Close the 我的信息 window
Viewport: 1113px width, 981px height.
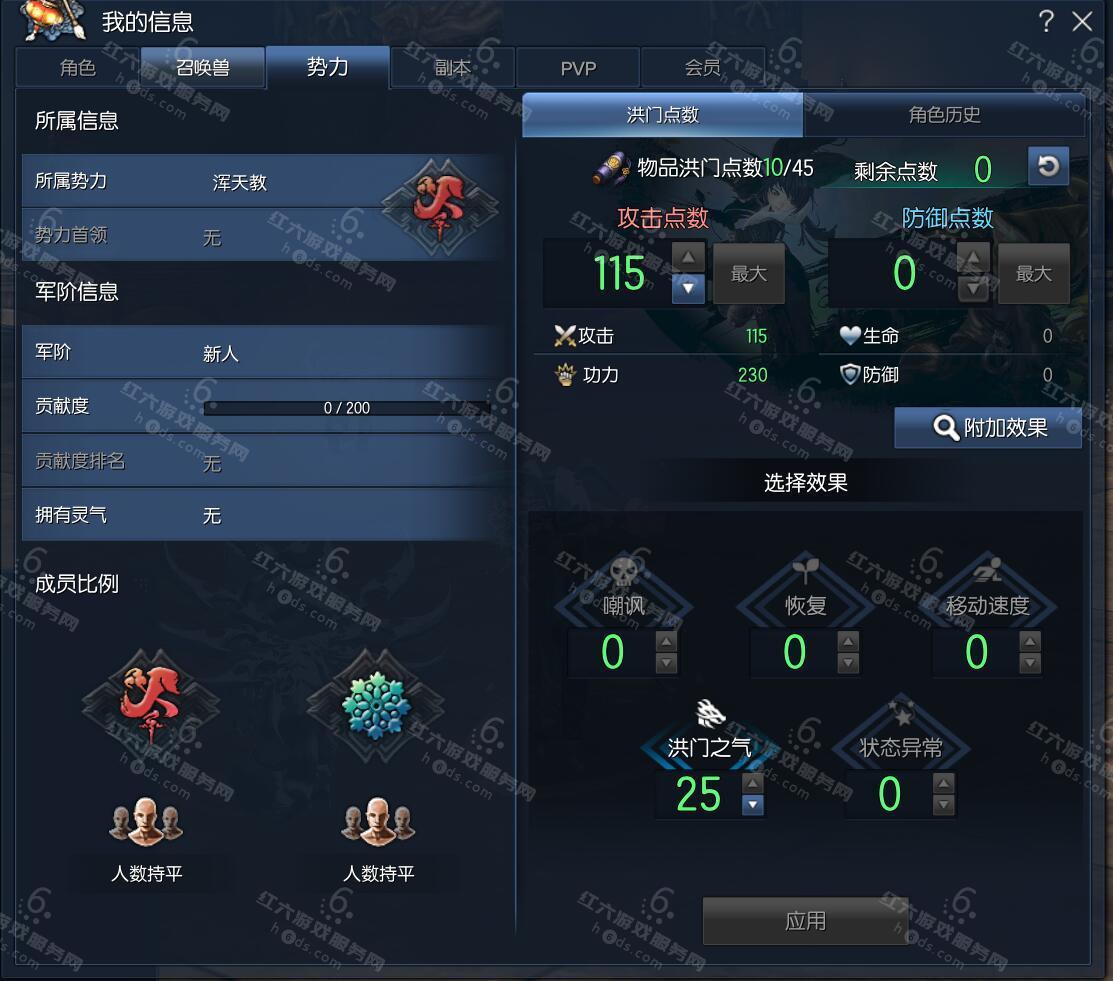coord(1082,22)
